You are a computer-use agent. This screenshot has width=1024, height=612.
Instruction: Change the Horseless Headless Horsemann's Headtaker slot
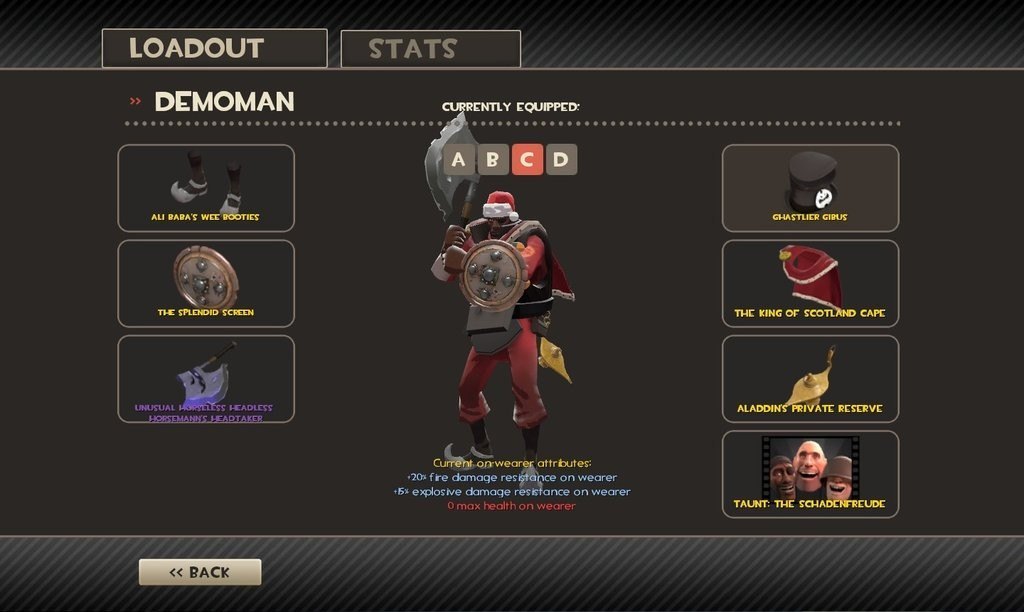206,379
